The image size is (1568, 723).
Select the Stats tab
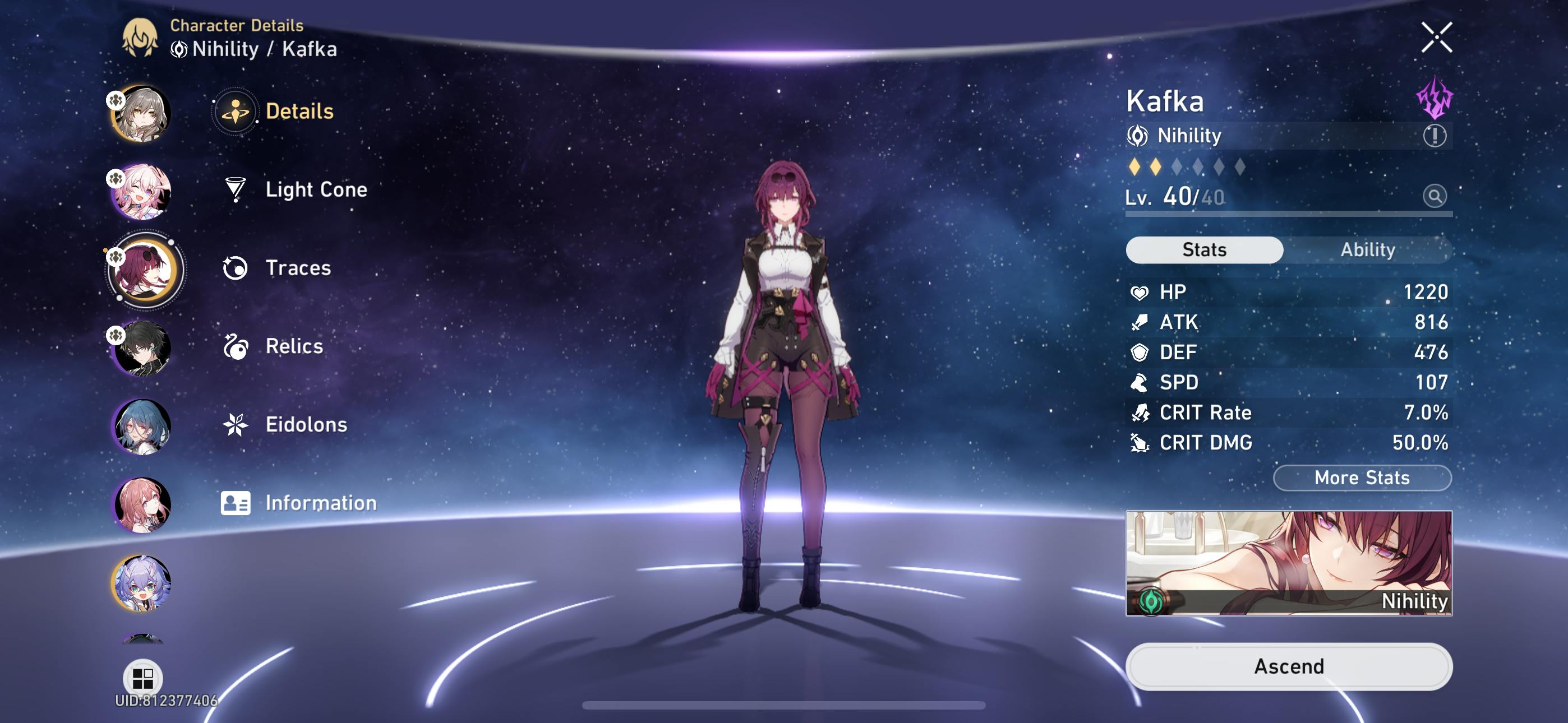pyautogui.click(x=1203, y=249)
